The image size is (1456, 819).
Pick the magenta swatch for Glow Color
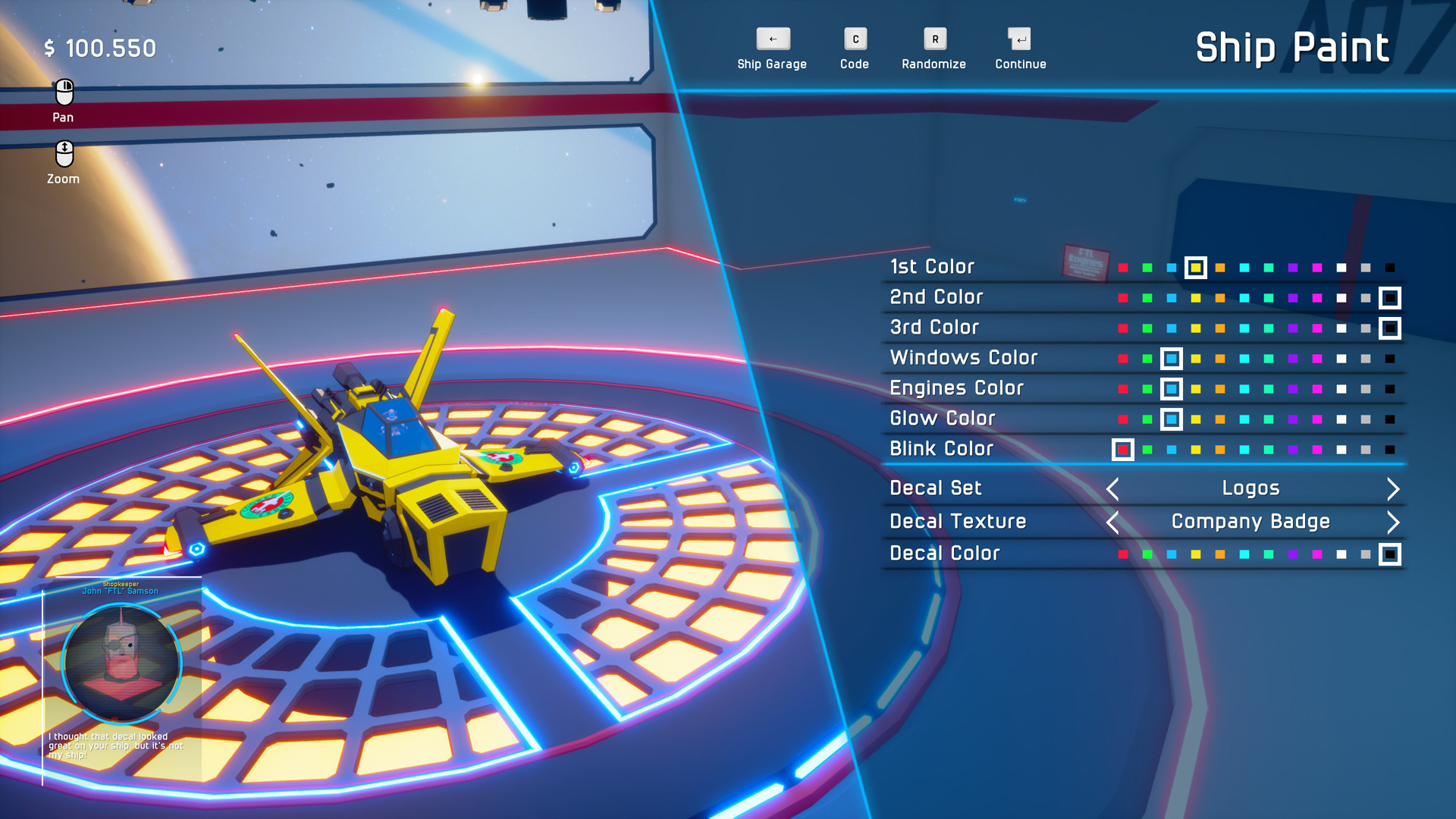click(1317, 418)
